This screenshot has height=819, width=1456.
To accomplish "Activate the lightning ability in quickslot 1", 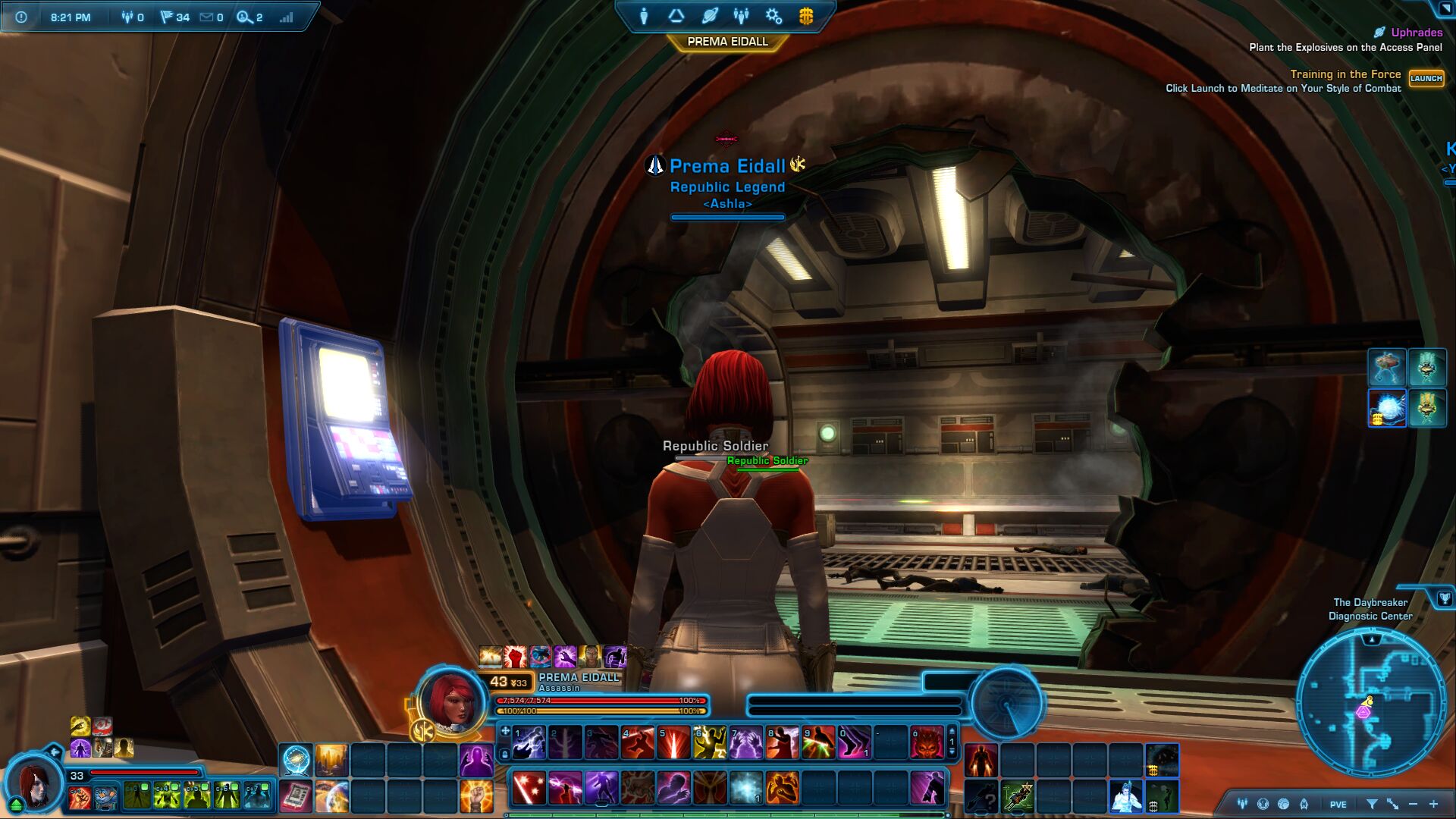I will tap(529, 742).
